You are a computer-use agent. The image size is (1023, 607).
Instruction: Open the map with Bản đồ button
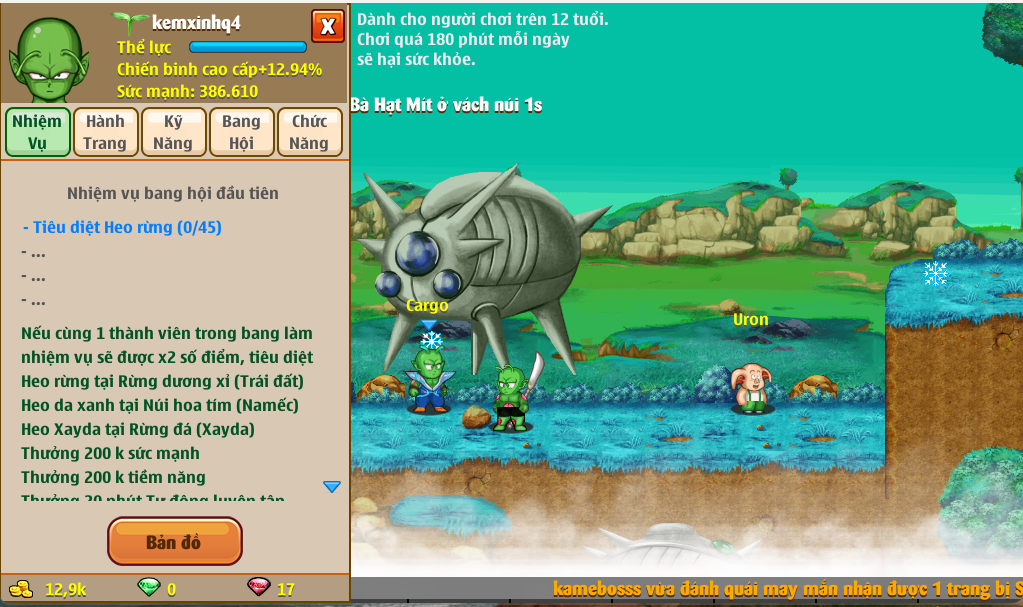coord(174,541)
